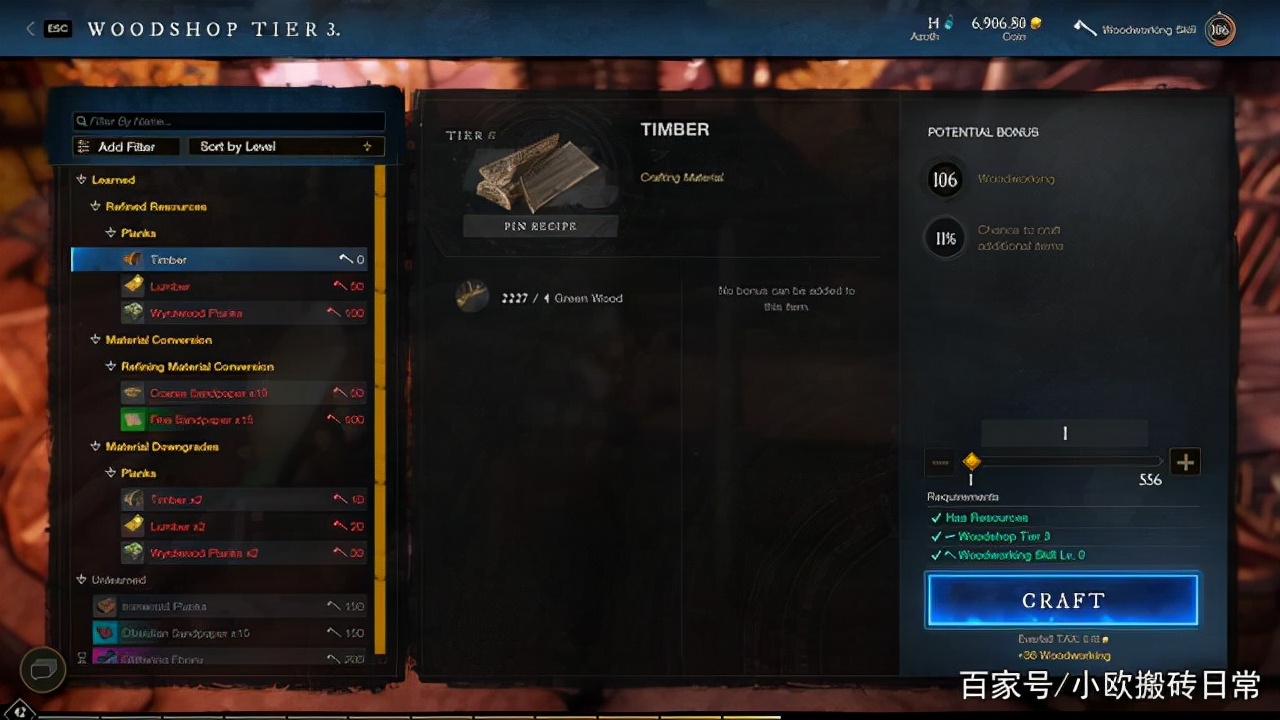1280x720 pixels.
Task: Decrease craft quantity with the minus button
Action: [x=940, y=462]
